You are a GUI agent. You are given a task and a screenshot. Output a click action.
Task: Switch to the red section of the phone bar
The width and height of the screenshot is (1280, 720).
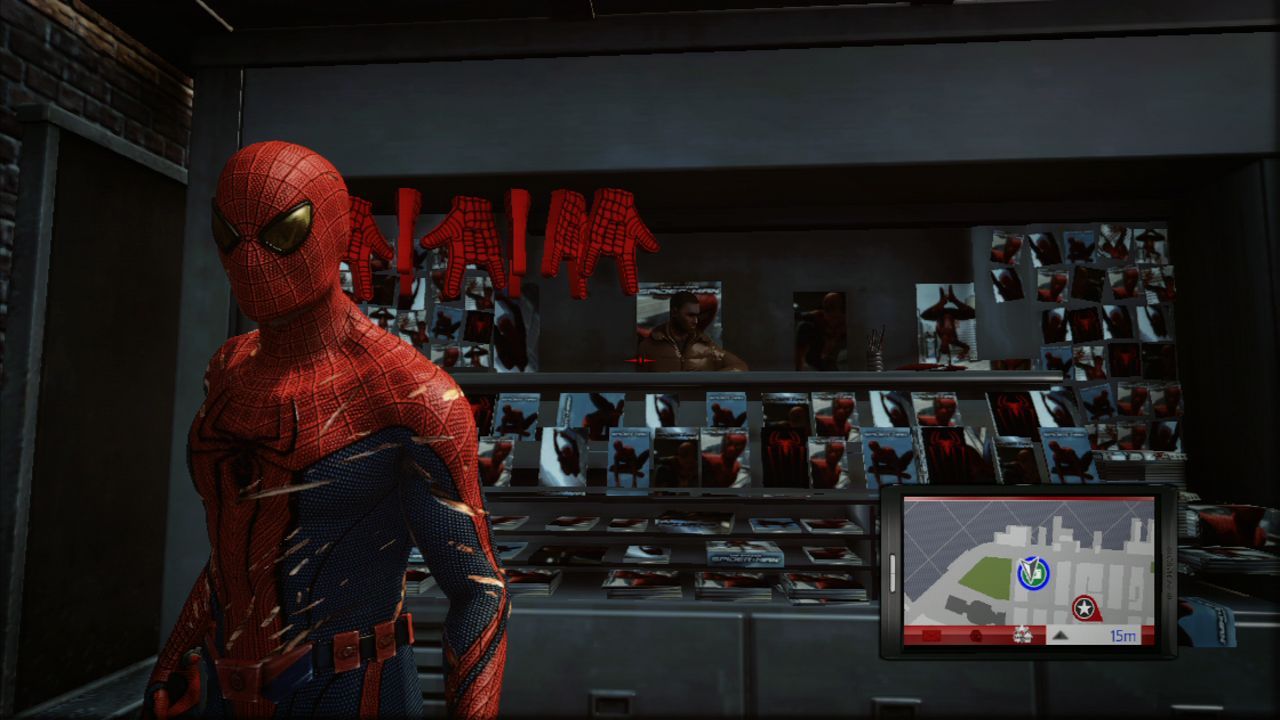(955, 634)
